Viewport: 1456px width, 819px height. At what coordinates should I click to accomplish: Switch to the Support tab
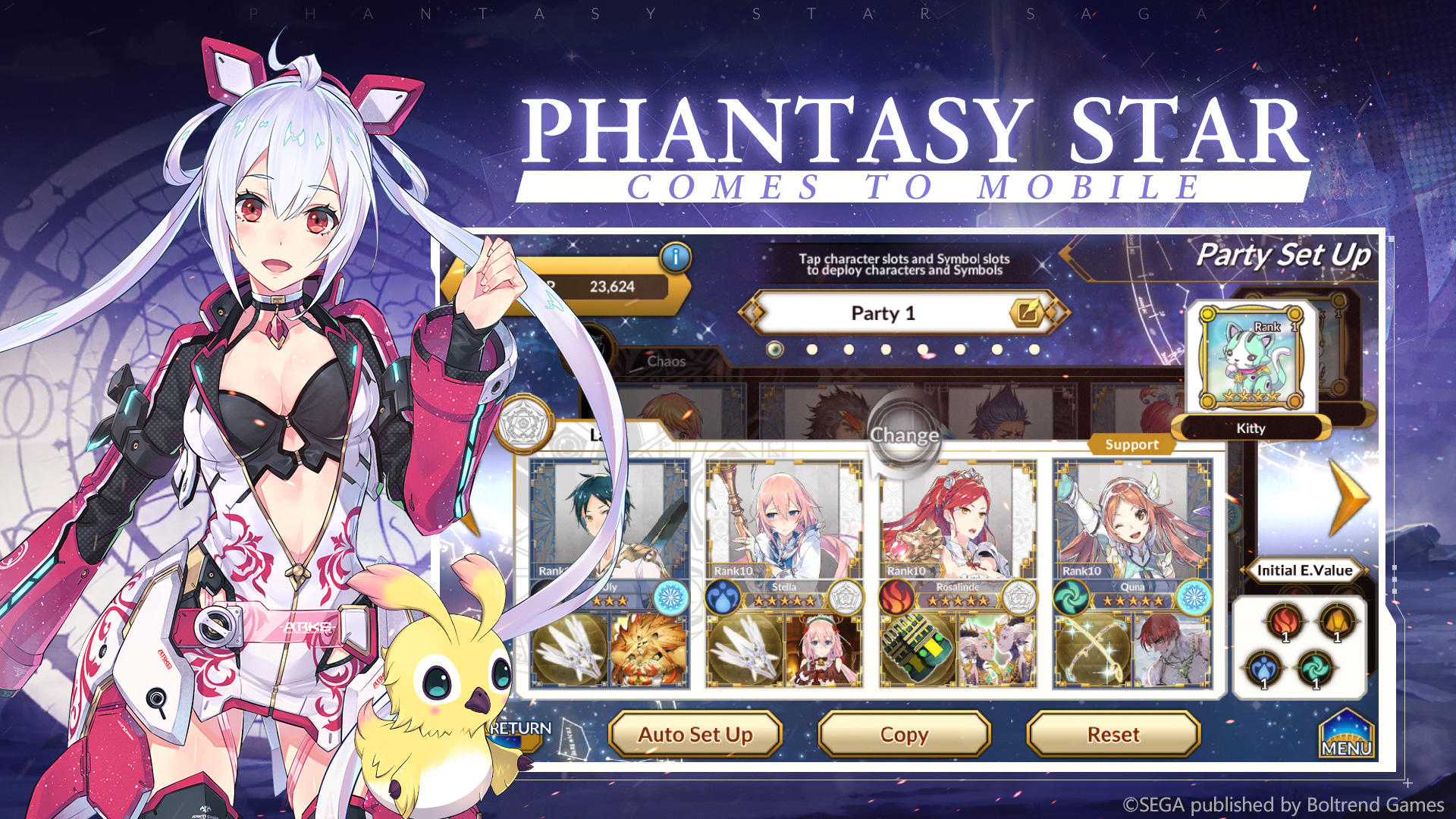click(x=1133, y=445)
